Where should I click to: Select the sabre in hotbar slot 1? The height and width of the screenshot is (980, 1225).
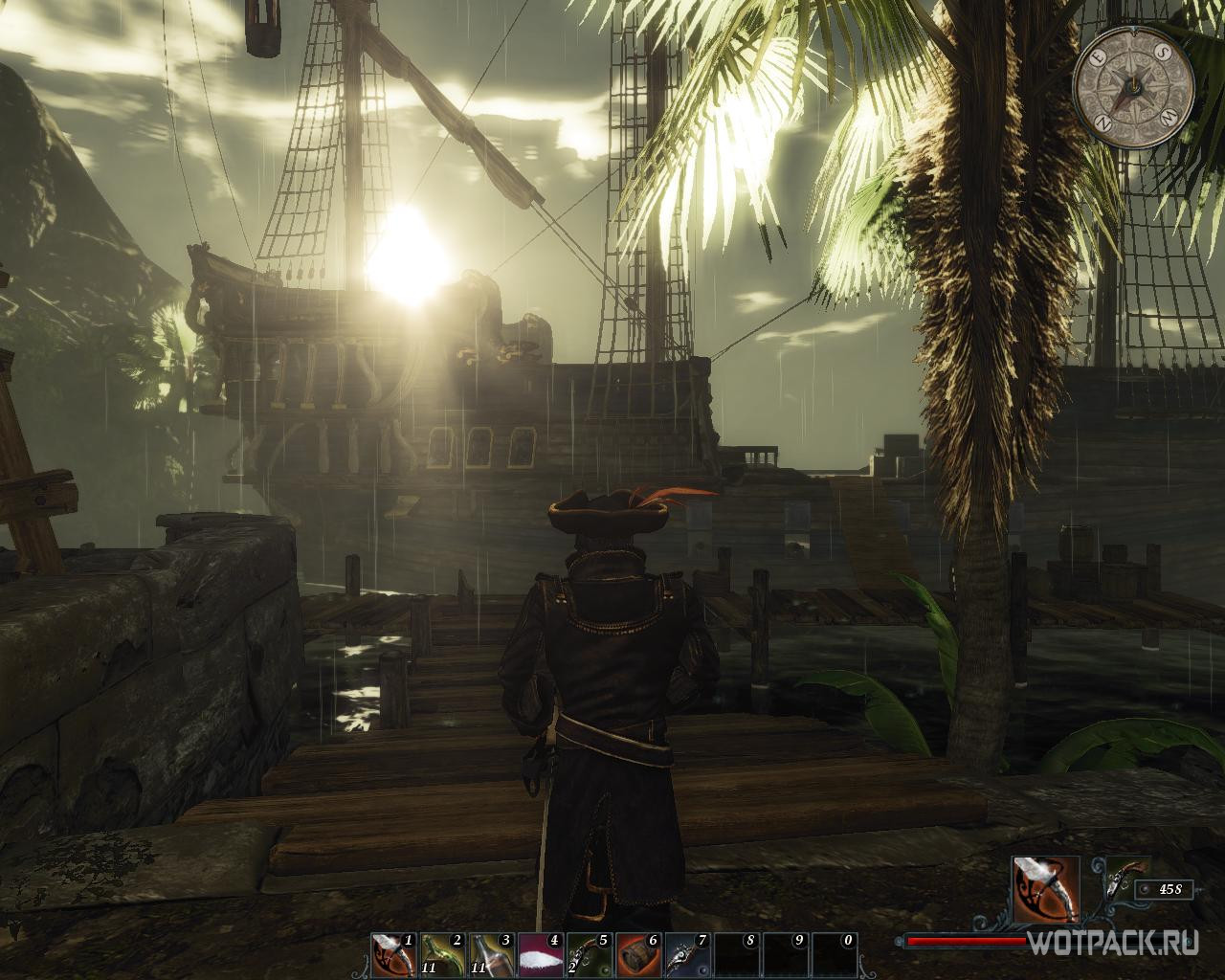coord(393,955)
